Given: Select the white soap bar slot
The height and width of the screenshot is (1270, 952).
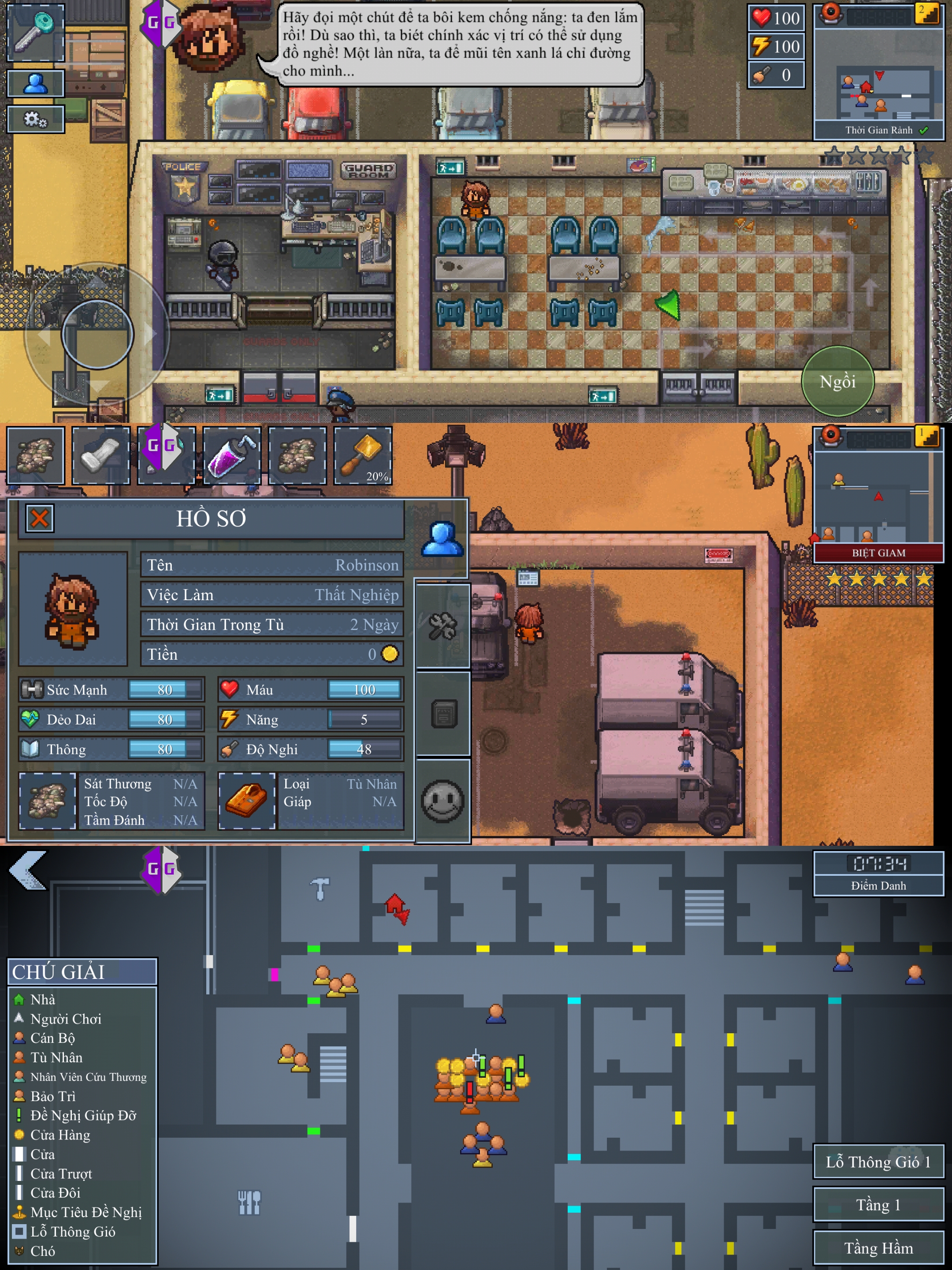Looking at the screenshot, I should click(x=101, y=455).
